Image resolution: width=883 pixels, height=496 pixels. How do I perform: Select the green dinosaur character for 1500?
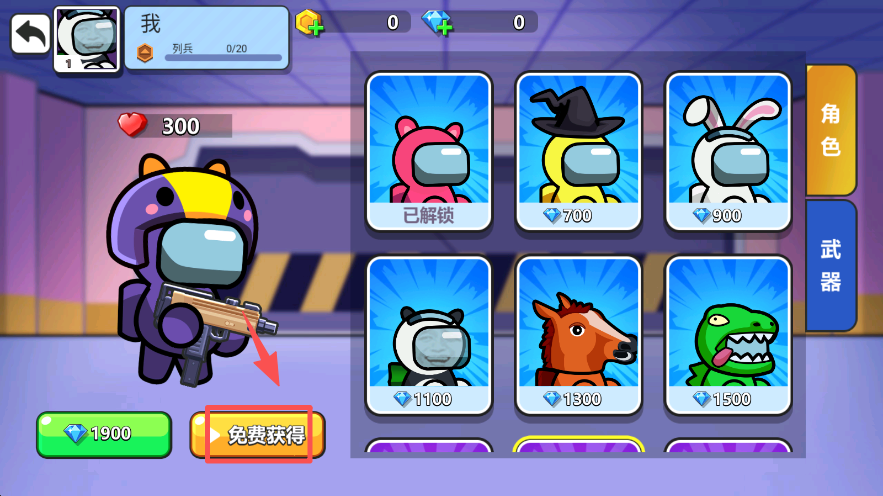728,335
